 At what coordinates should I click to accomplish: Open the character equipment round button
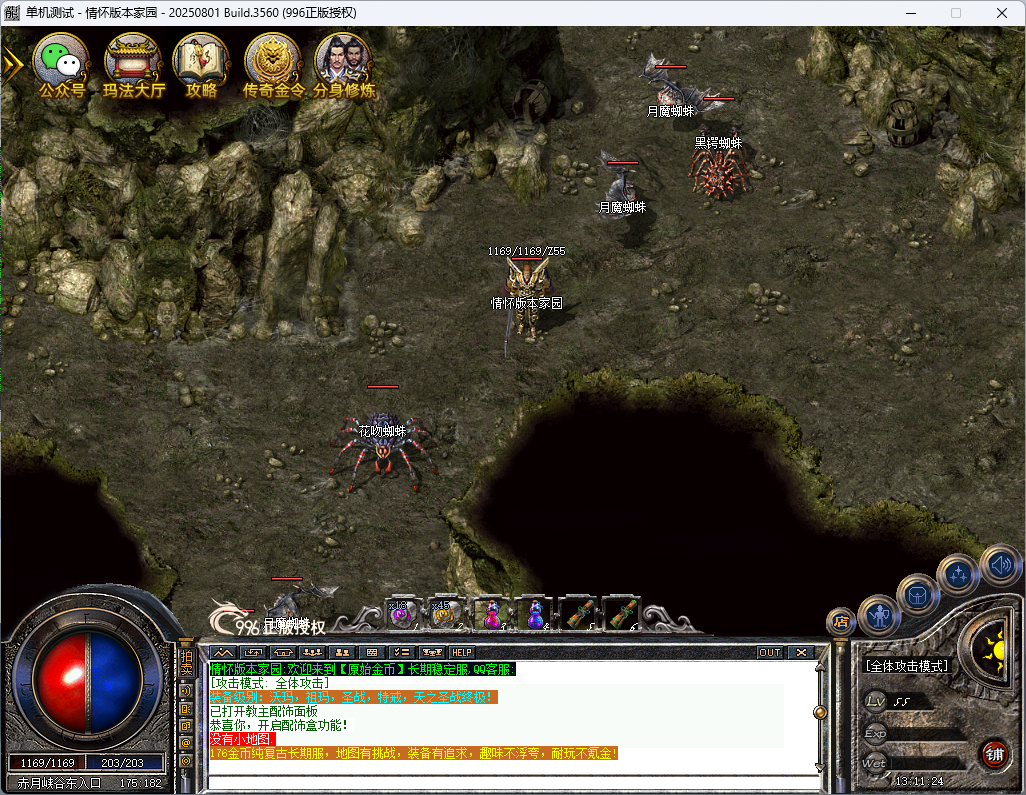coord(879,615)
